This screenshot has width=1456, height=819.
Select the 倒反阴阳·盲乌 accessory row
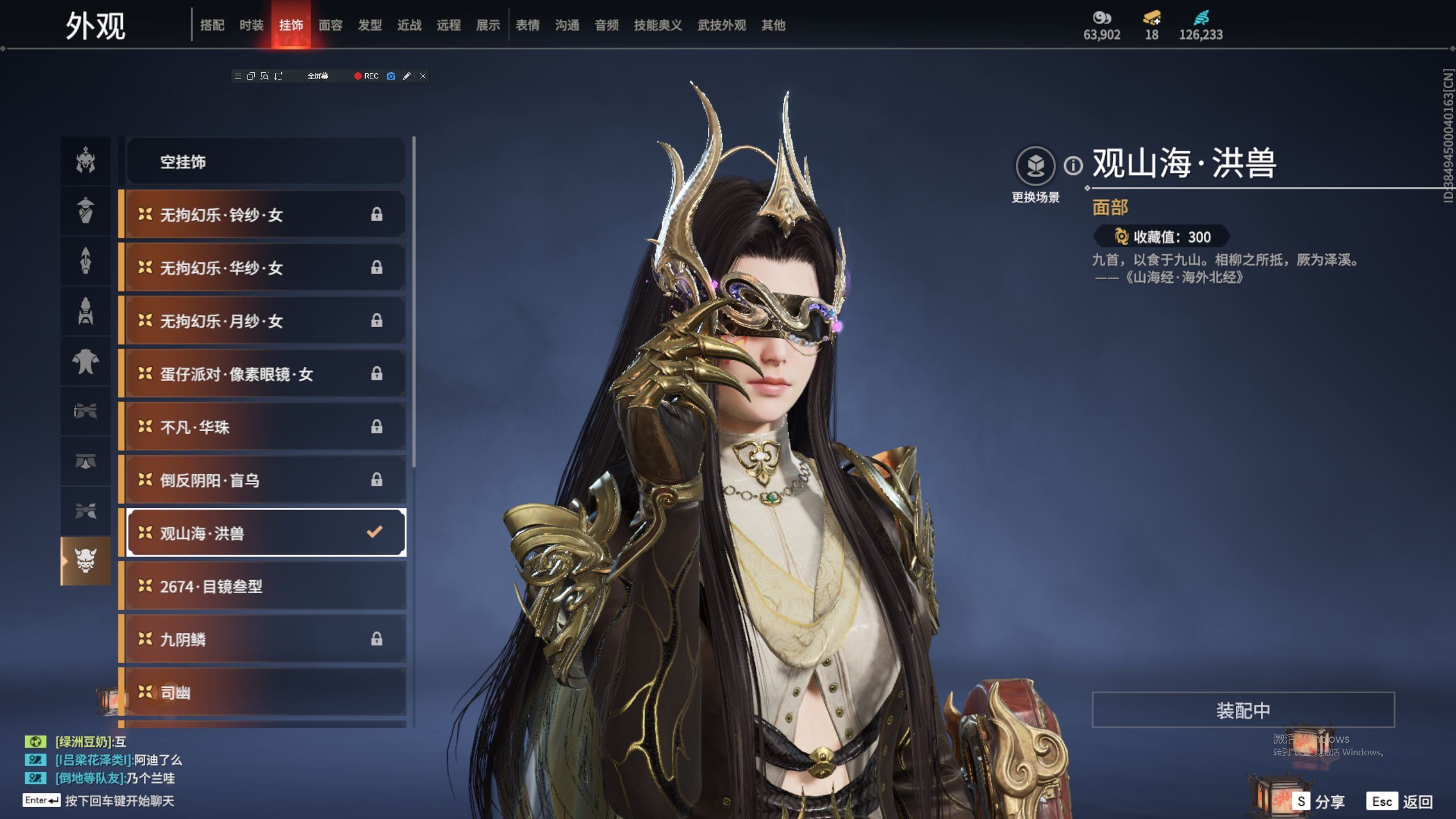point(266,480)
